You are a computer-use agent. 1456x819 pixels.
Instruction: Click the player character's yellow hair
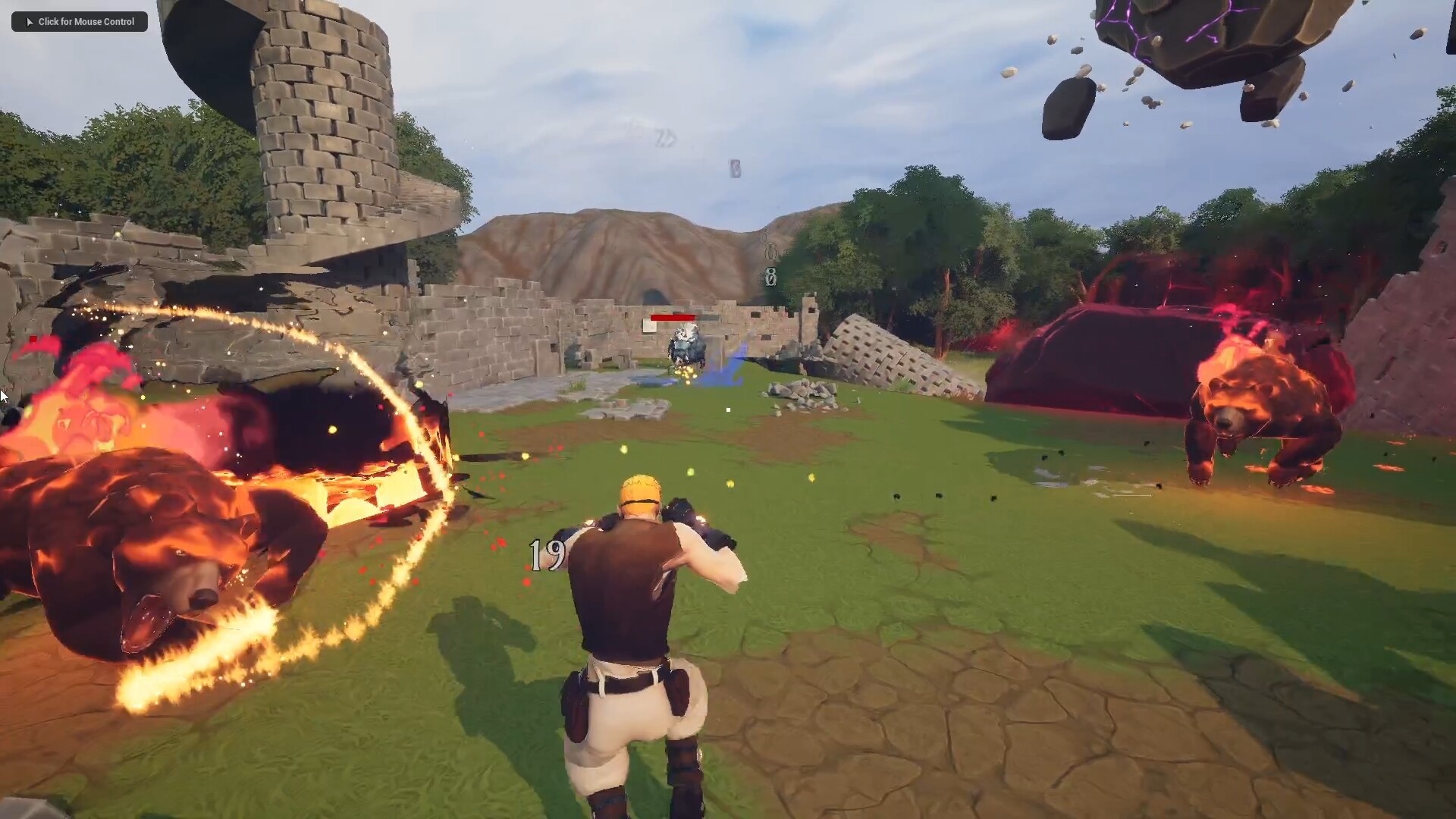pos(639,493)
